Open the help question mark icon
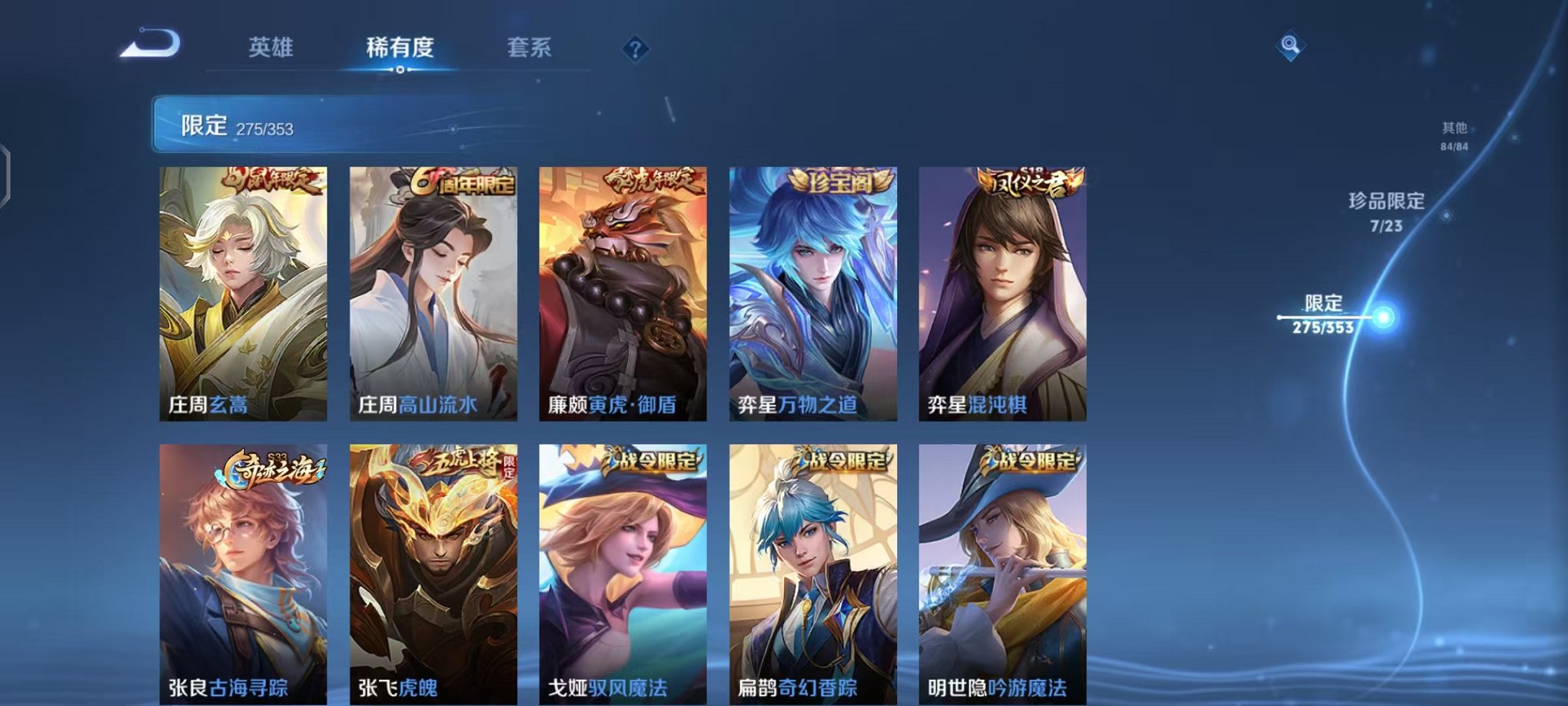Screen dimensions: 1568x706 pyautogui.click(x=633, y=50)
